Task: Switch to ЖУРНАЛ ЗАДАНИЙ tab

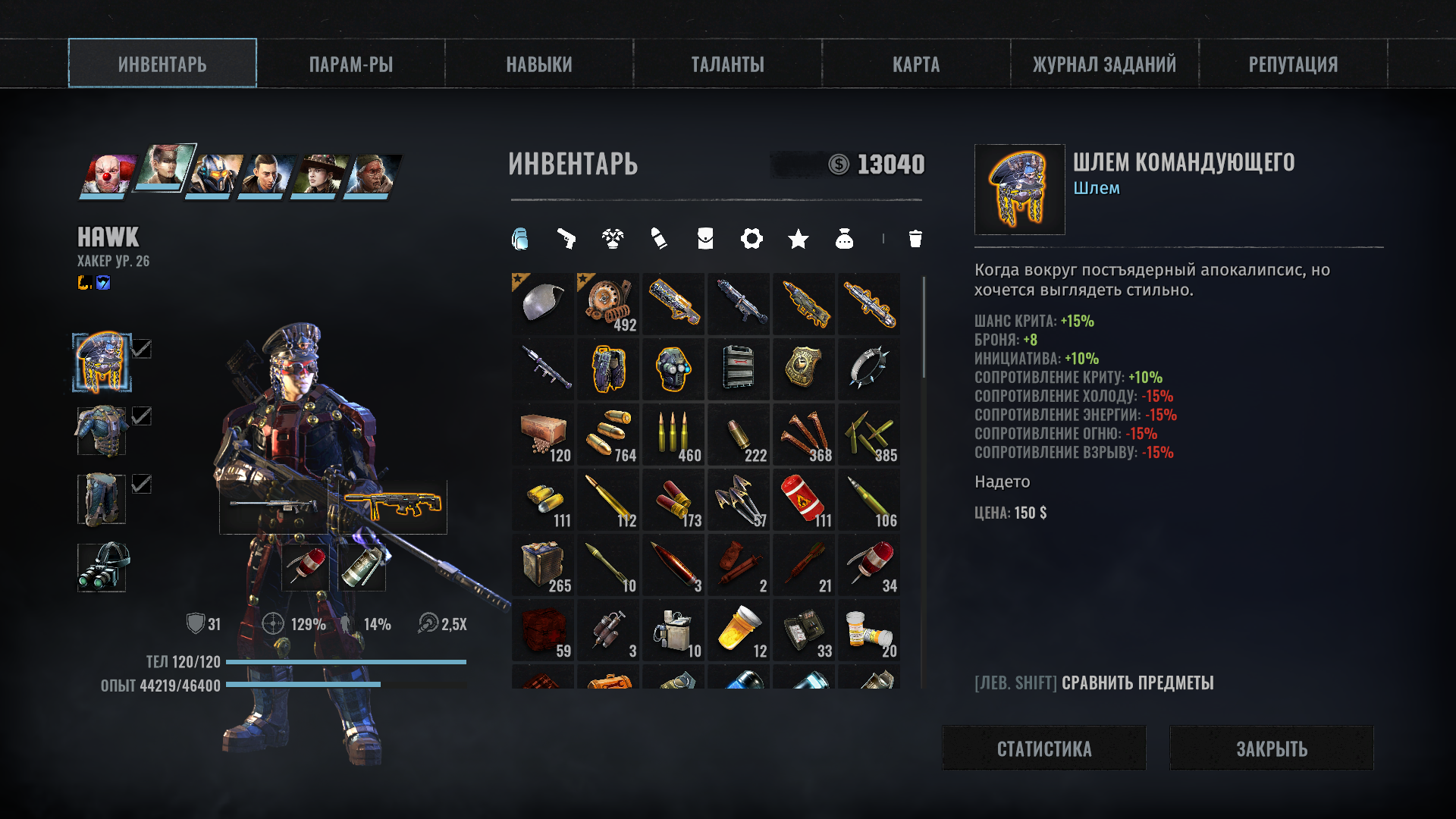Action: (x=1104, y=64)
